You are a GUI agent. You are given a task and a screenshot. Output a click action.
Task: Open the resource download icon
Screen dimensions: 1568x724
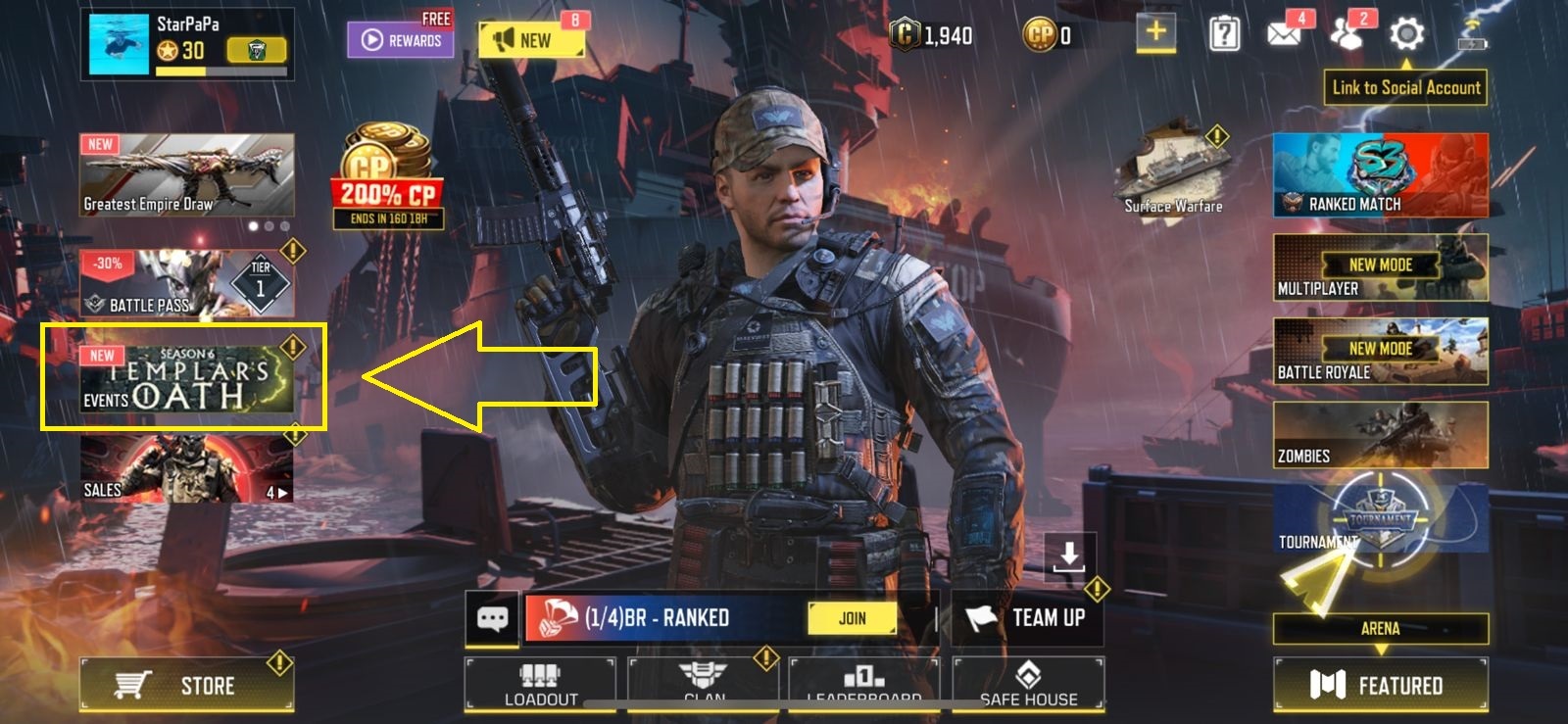[x=1068, y=558]
